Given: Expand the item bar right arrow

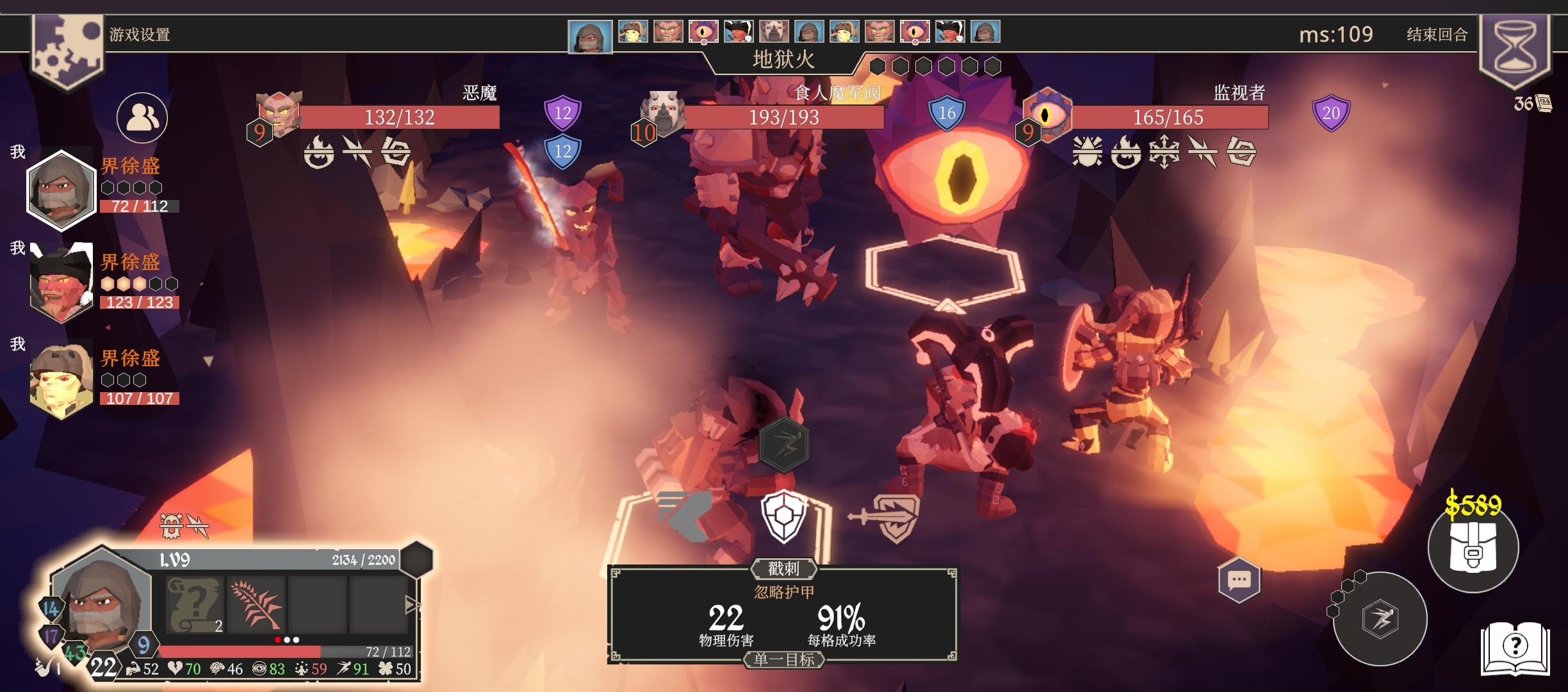Looking at the screenshot, I should click(x=413, y=604).
